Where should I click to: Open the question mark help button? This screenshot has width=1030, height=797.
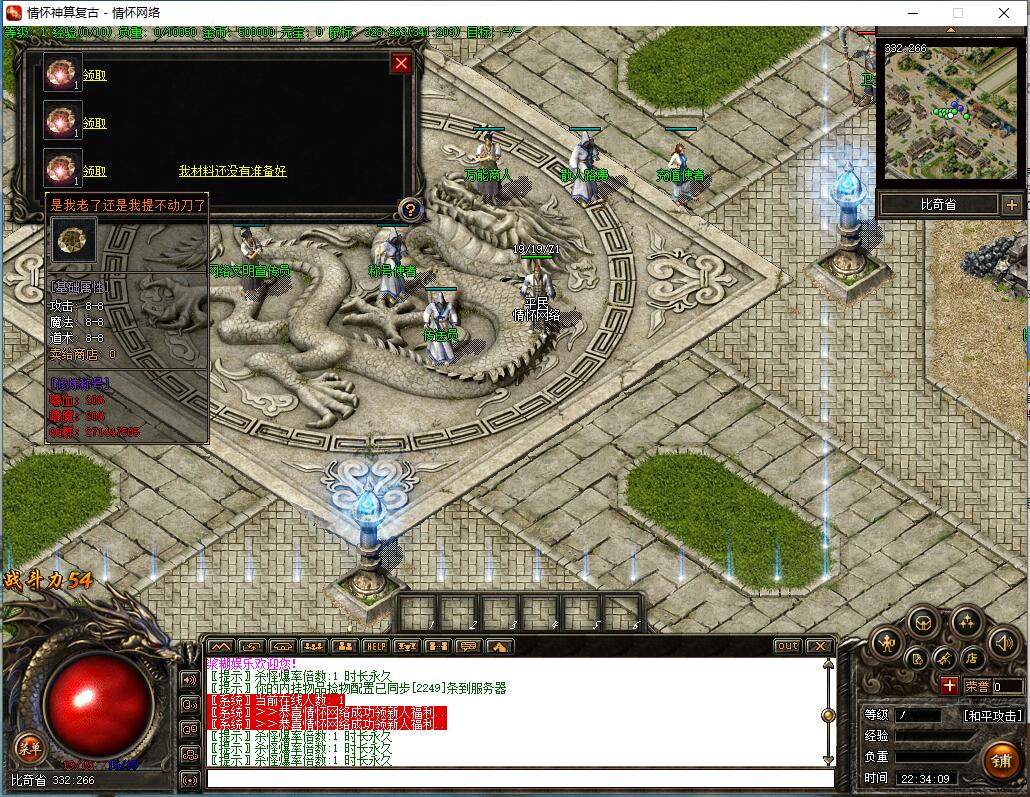tap(409, 210)
